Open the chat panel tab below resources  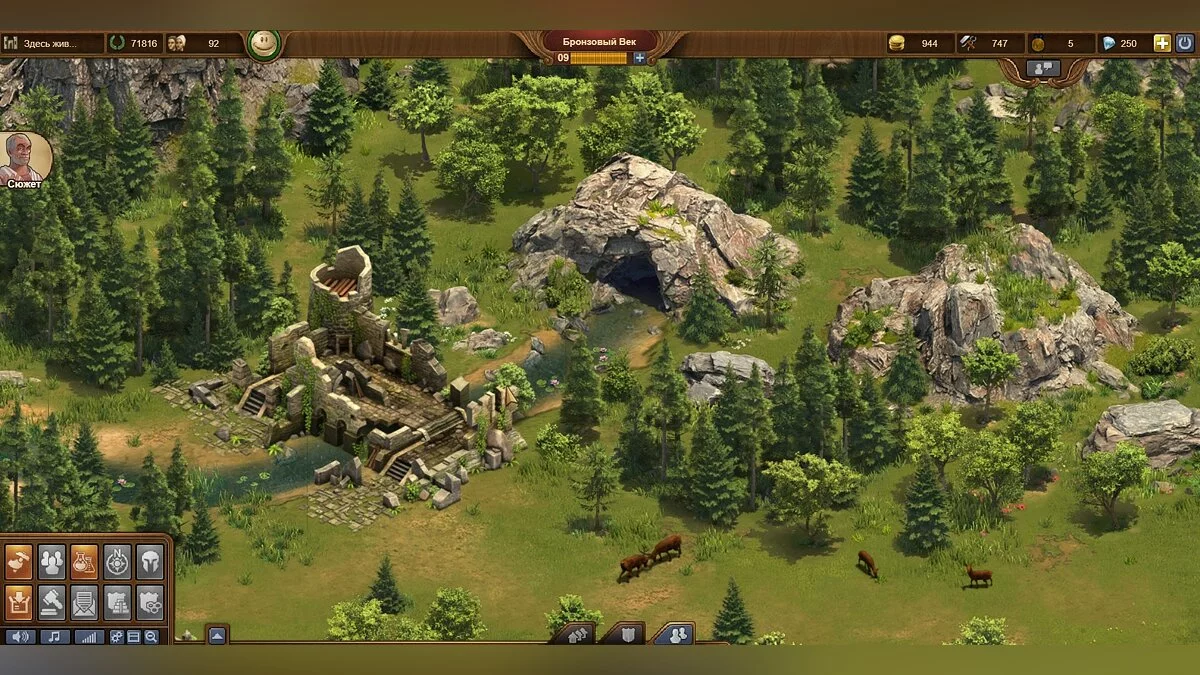(x=1044, y=69)
